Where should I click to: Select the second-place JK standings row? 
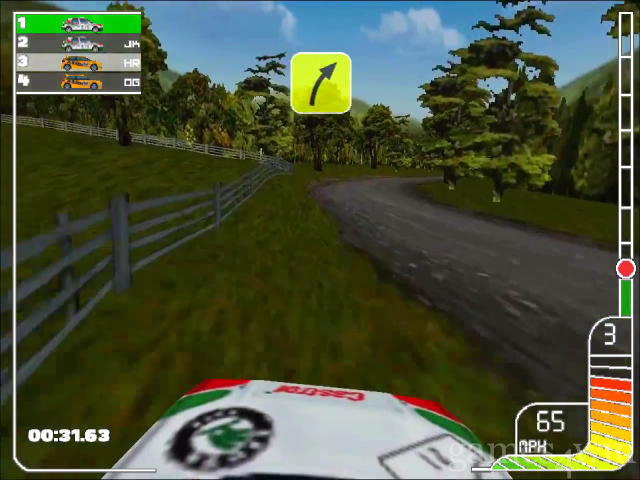tap(78, 43)
